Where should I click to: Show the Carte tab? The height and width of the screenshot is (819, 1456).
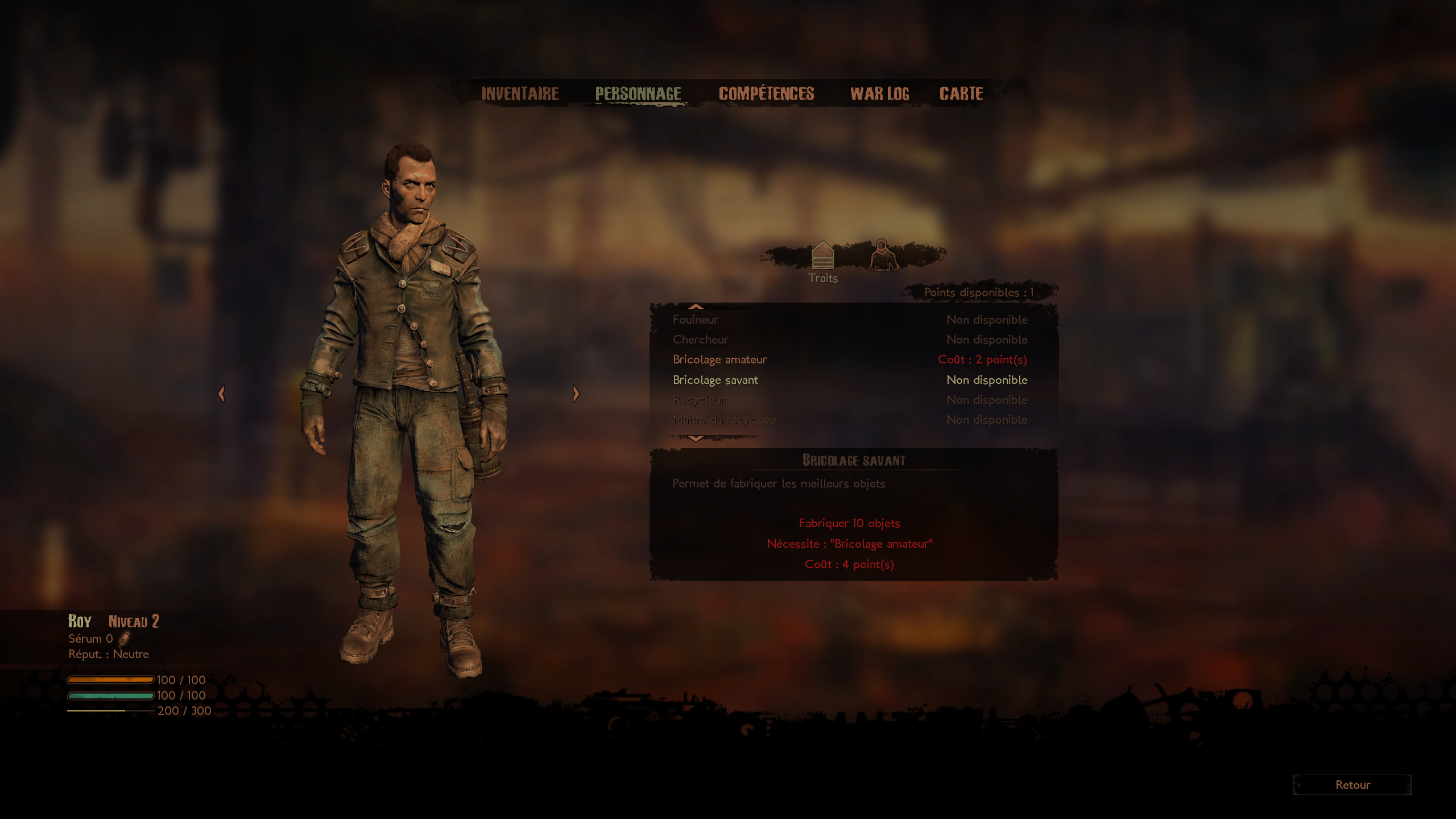[x=961, y=94]
